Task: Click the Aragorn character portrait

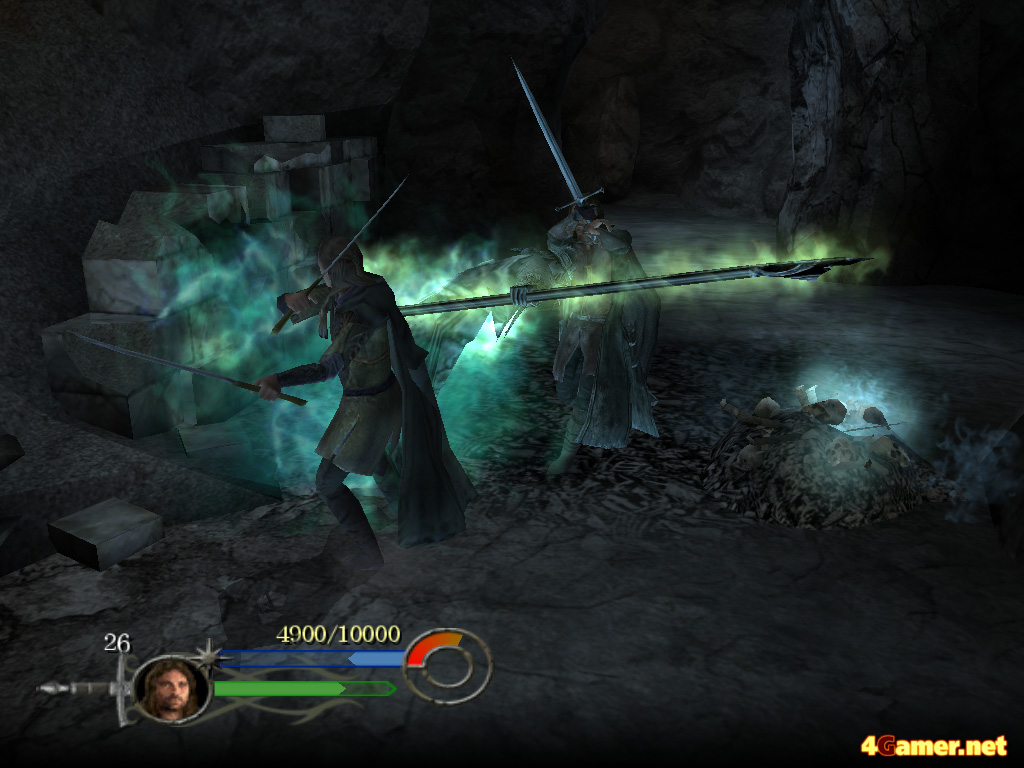Action: tap(172, 688)
